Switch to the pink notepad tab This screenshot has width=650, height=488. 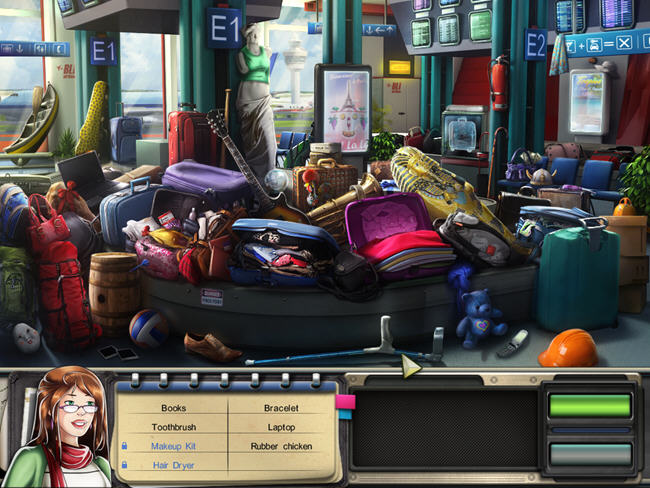[345, 402]
